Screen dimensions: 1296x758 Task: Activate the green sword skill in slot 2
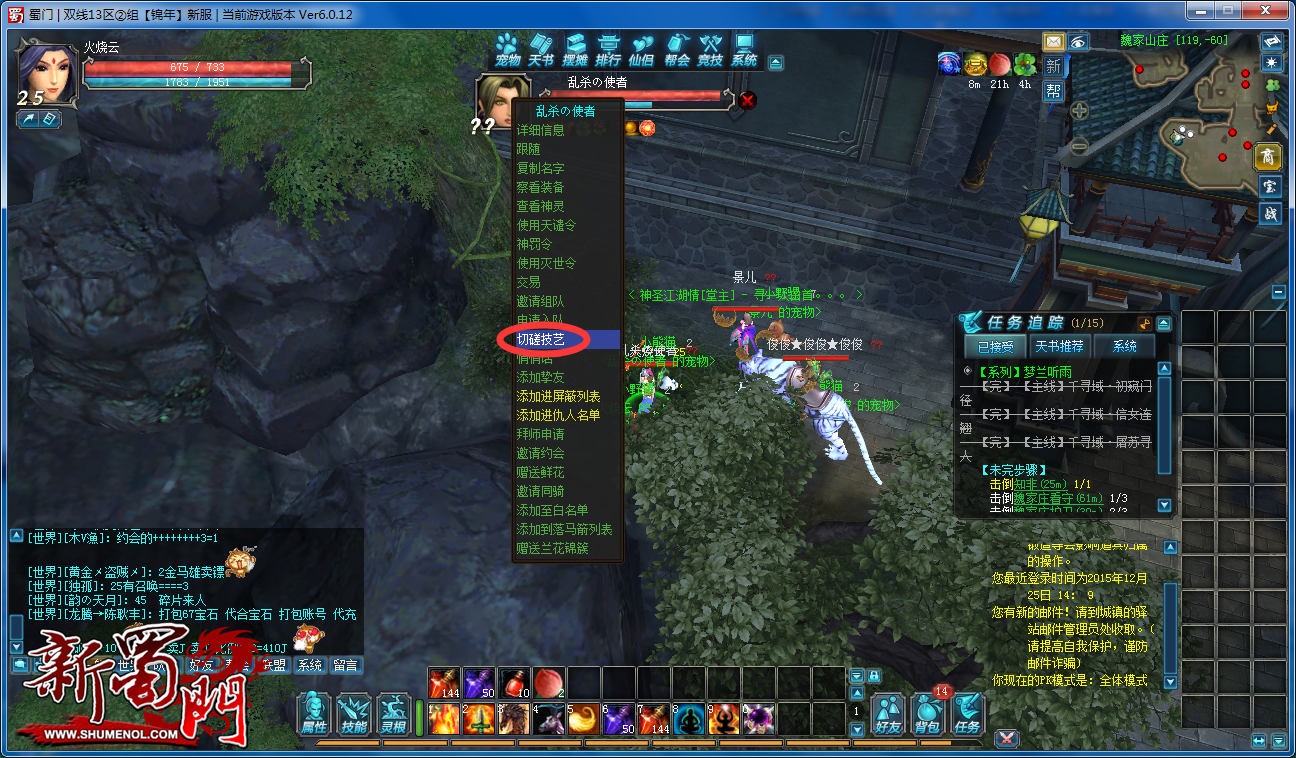(x=477, y=719)
